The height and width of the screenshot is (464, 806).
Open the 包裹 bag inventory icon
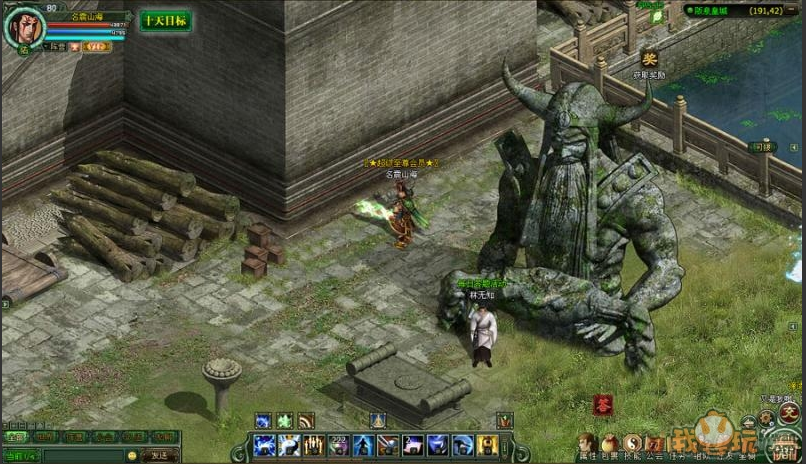pyautogui.click(x=609, y=443)
